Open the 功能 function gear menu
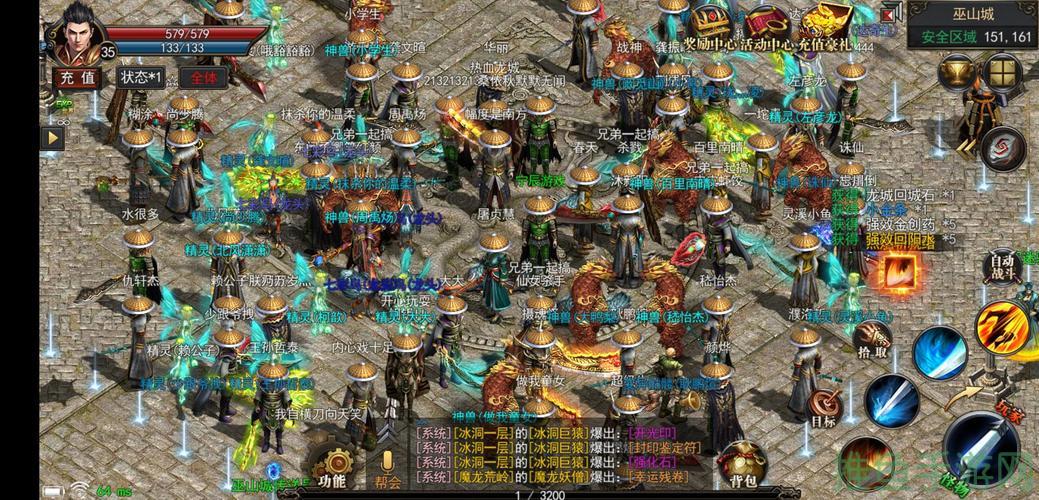 [x=332, y=467]
